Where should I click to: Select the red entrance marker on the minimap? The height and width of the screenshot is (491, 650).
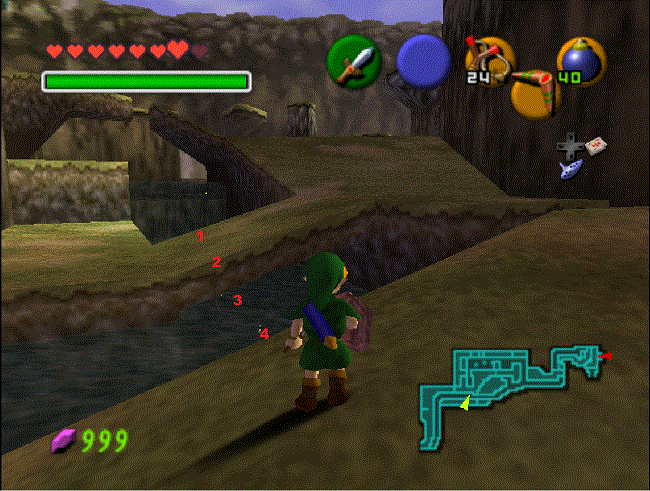[606, 355]
